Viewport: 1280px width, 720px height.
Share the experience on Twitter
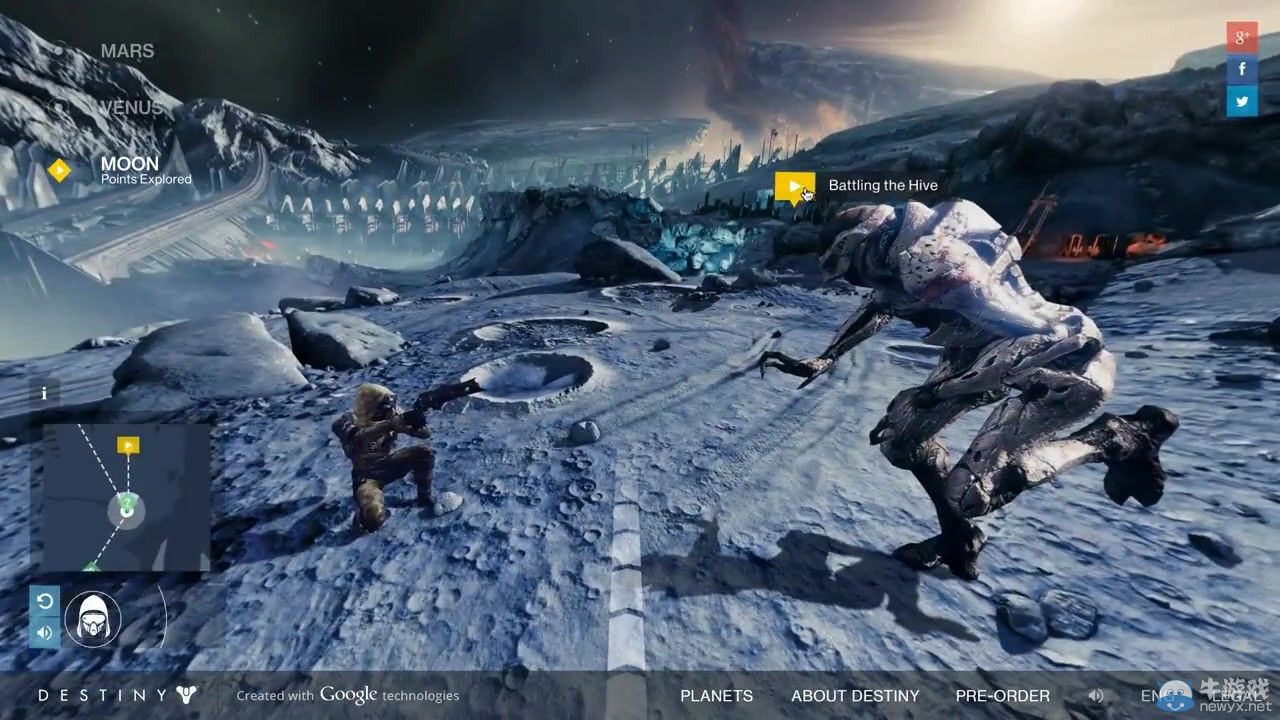[1241, 101]
